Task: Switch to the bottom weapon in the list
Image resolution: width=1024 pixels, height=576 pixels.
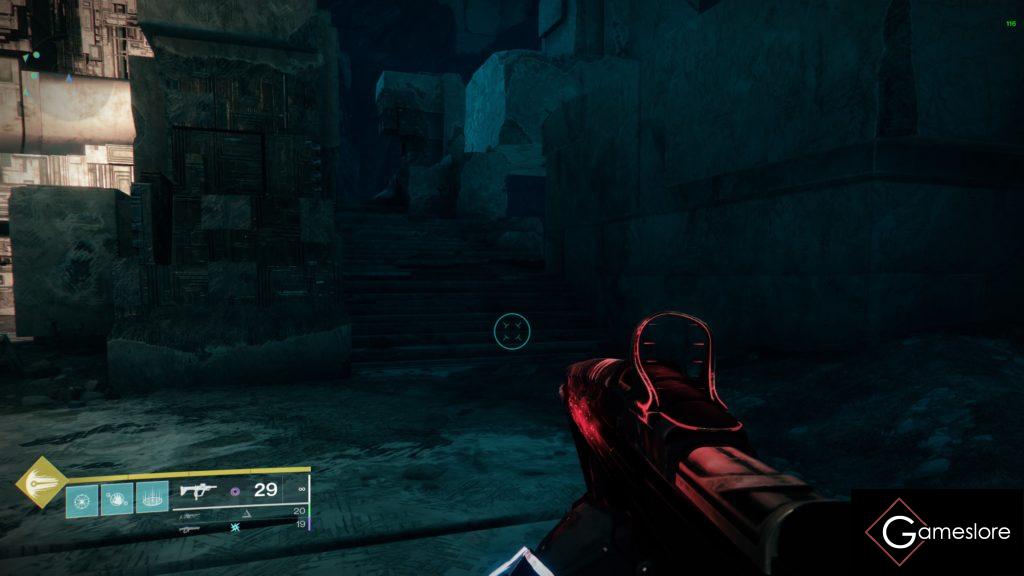Action: pos(189,530)
